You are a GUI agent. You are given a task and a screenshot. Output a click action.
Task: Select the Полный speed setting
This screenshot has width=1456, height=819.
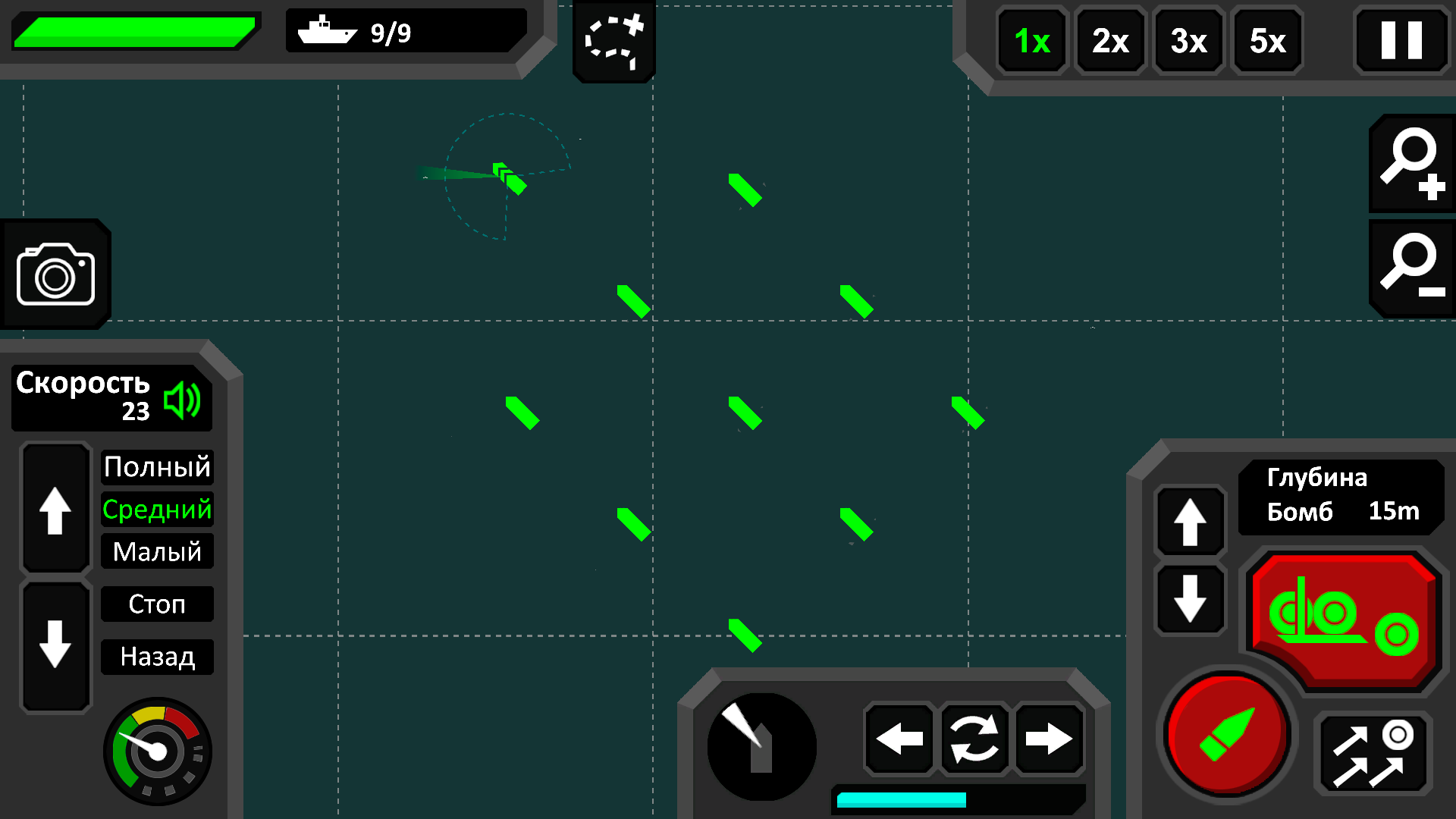click(x=157, y=468)
